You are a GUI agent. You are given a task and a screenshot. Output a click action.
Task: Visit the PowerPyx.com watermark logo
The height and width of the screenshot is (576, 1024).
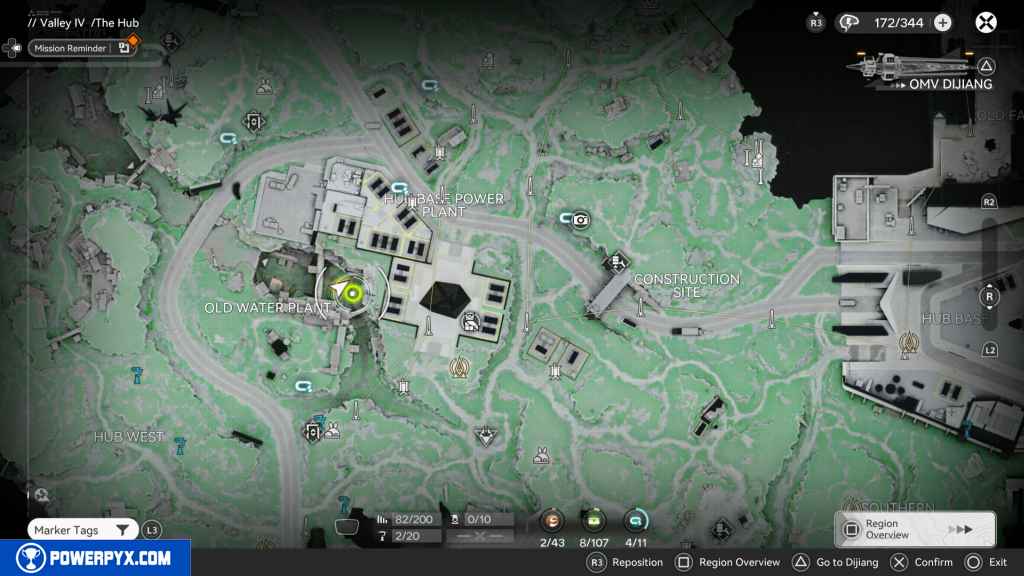pyautogui.click(x=95, y=558)
